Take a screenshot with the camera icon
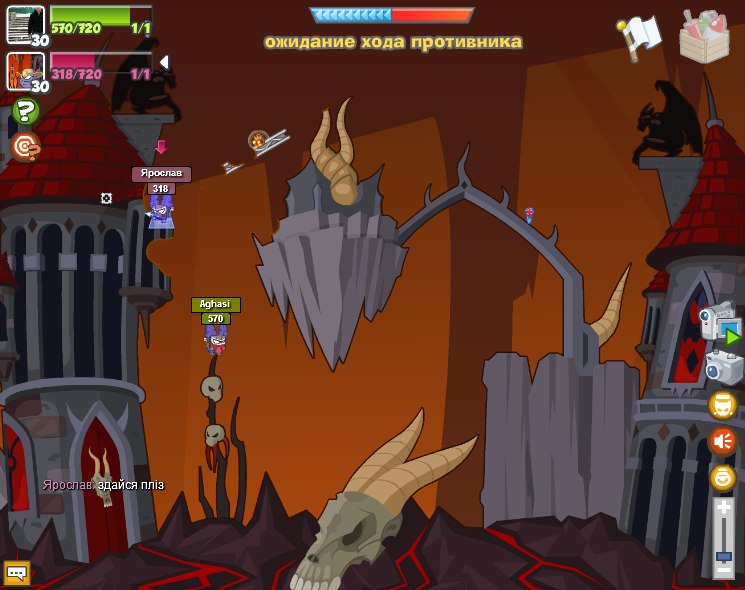This screenshot has height=590, width=745. pyautogui.click(x=723, y=367)
